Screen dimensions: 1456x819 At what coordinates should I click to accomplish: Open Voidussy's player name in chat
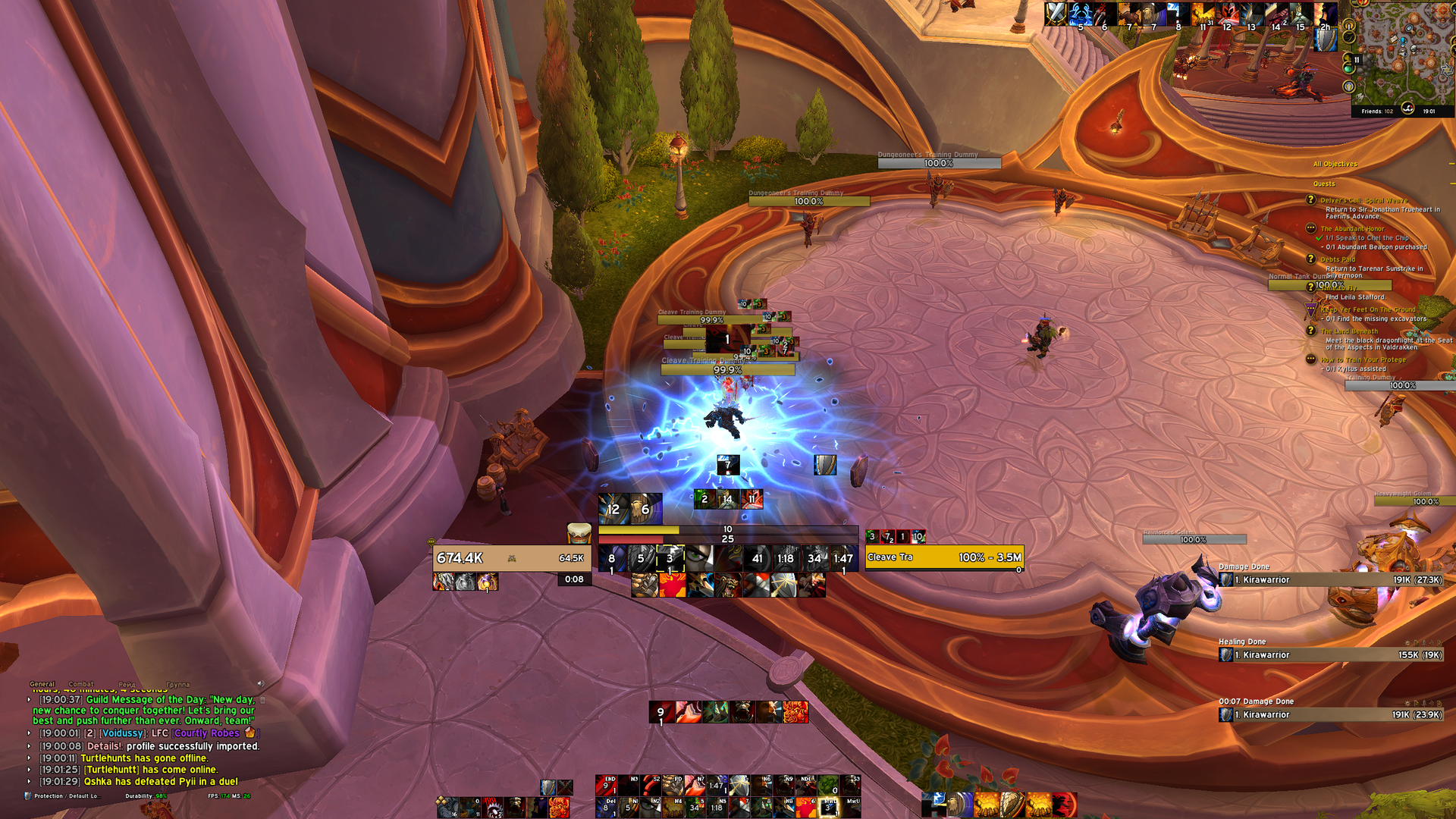(122, 733)
